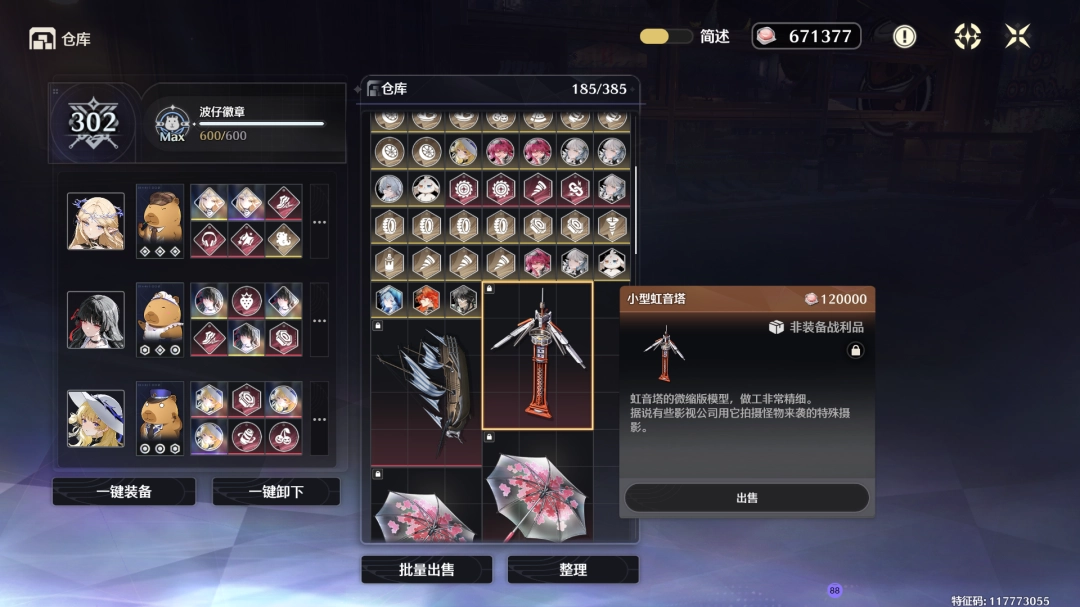Toggle the 简述 brief description switch
Image resolution: width=1080 pixels, height=607 pixels.
point(666,36)
